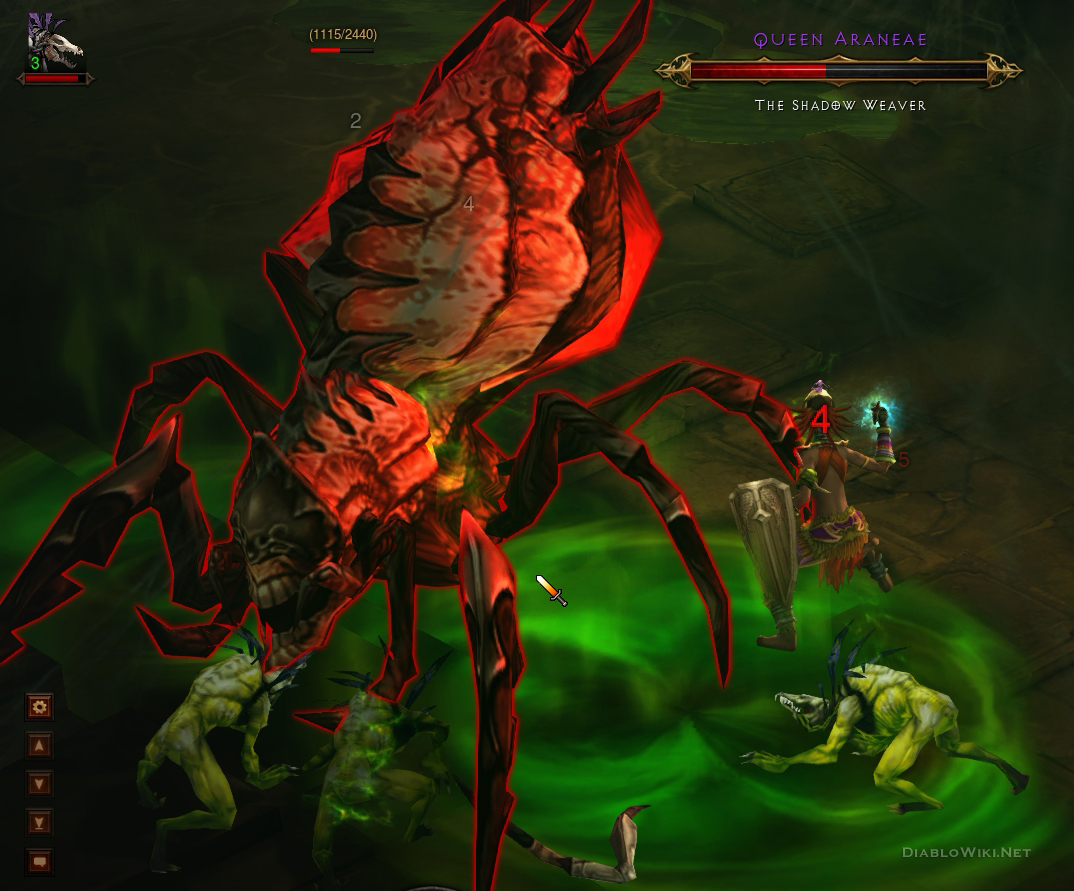The width and height of the screenshot is (1074, 891).
Task: Open the chat speech bubble button
Action: (x=39, y=860)
